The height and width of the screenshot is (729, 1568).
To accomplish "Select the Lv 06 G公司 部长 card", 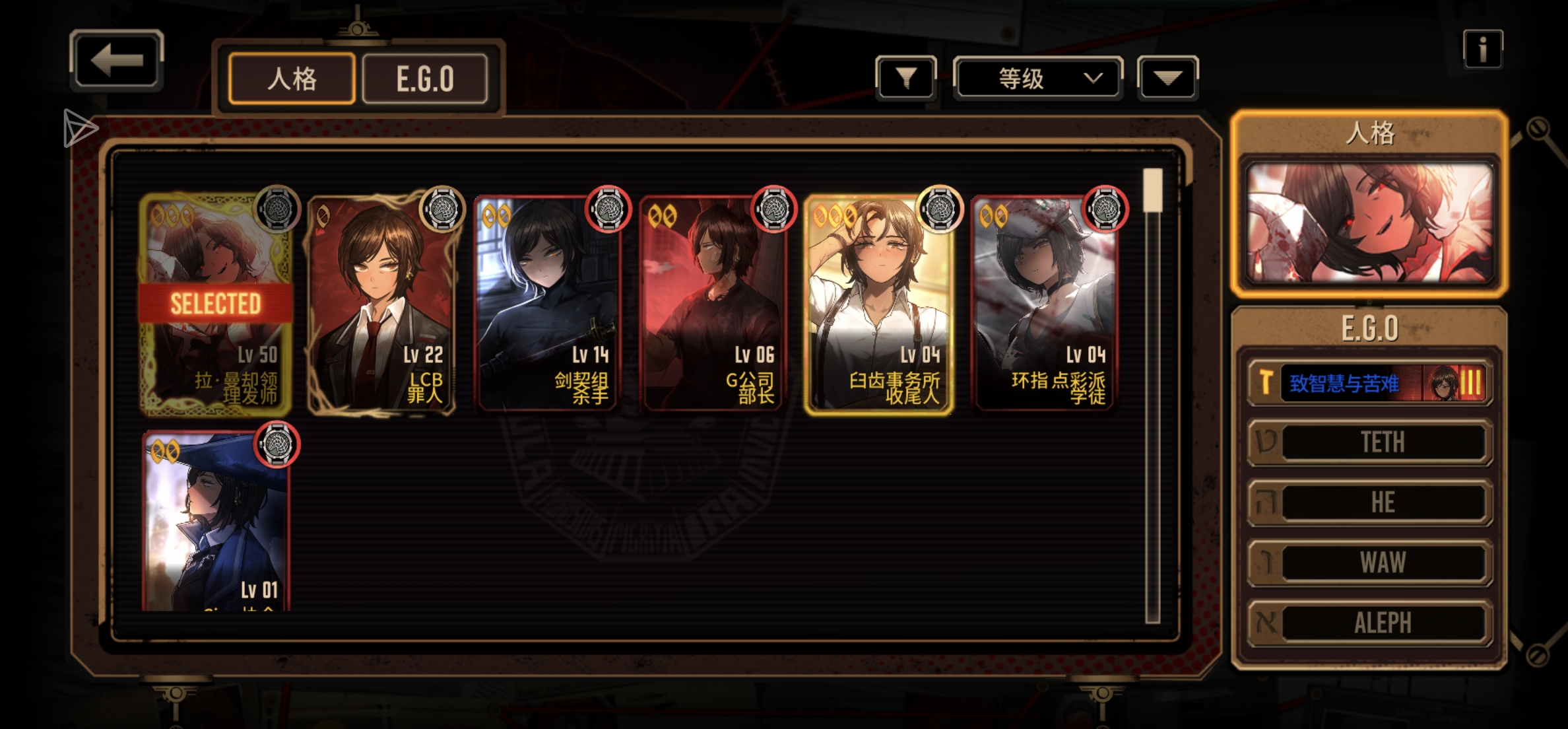I will [713, 304].
